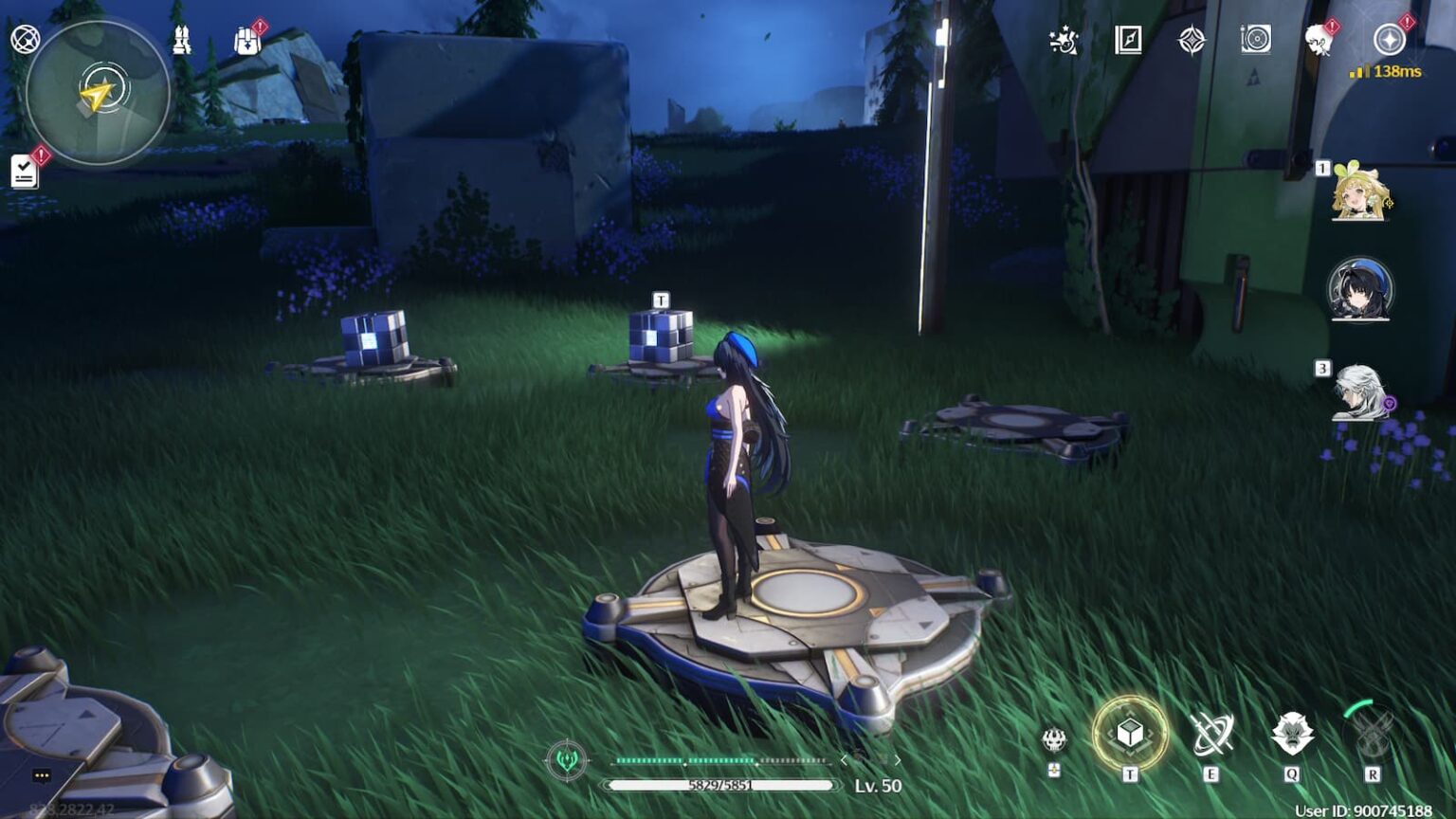Click the twin-towers icon near the minimap

tap(181, 41)
